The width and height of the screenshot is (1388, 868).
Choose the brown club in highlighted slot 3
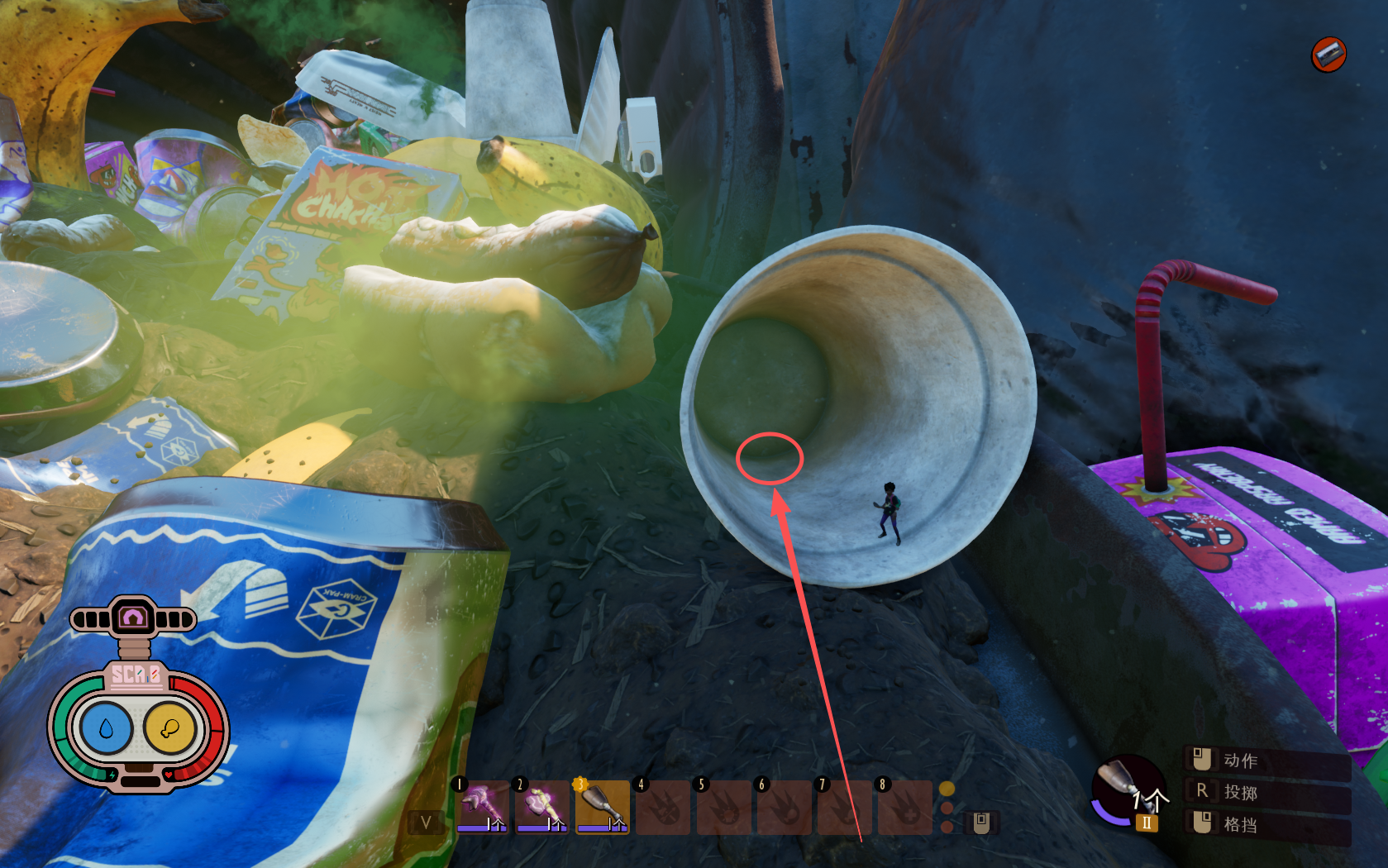(x=603, y=806)
